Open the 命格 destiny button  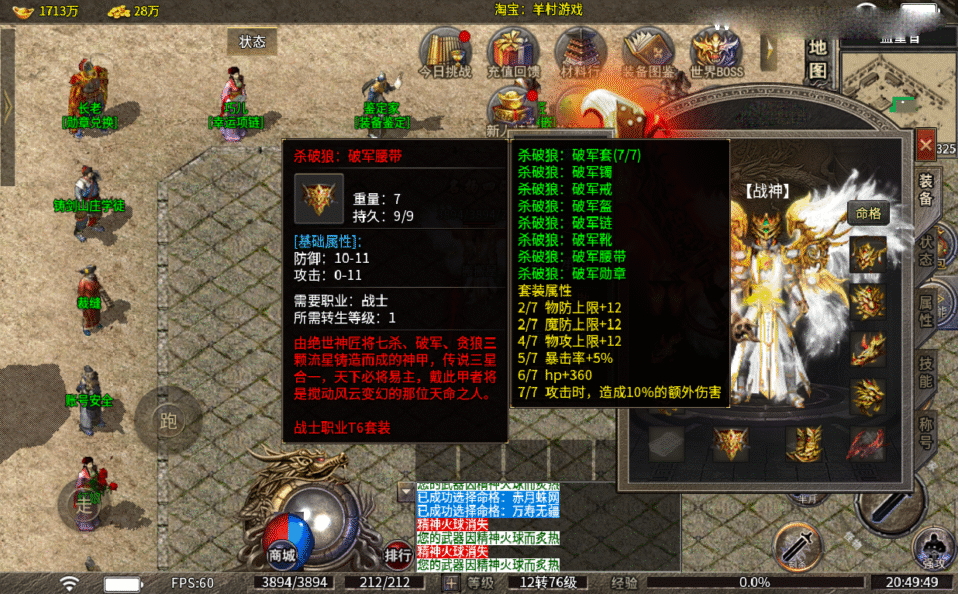click(x=868, y=213)
